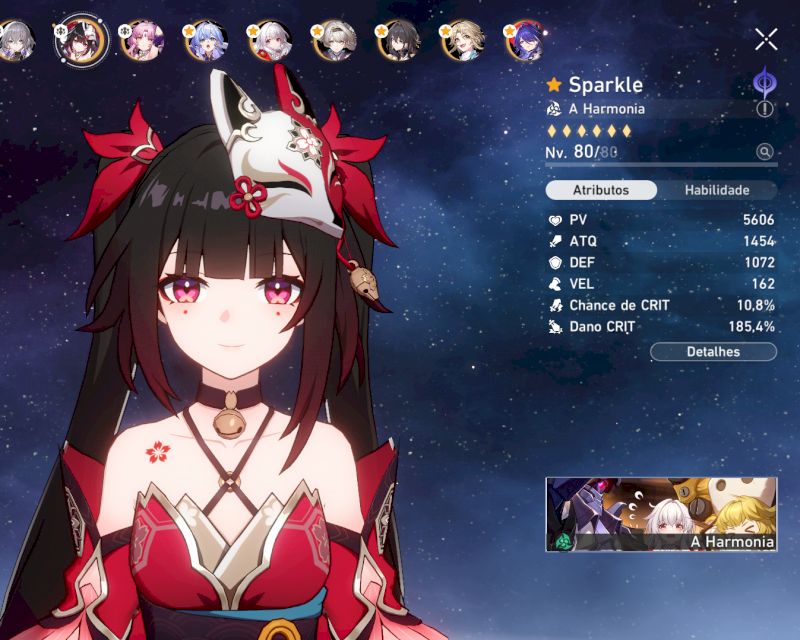Choose the blue-haired character portrait
Image resolution: width=800 pixels, height=640 pixels.
pyautogui.click(x=206, y=40)
